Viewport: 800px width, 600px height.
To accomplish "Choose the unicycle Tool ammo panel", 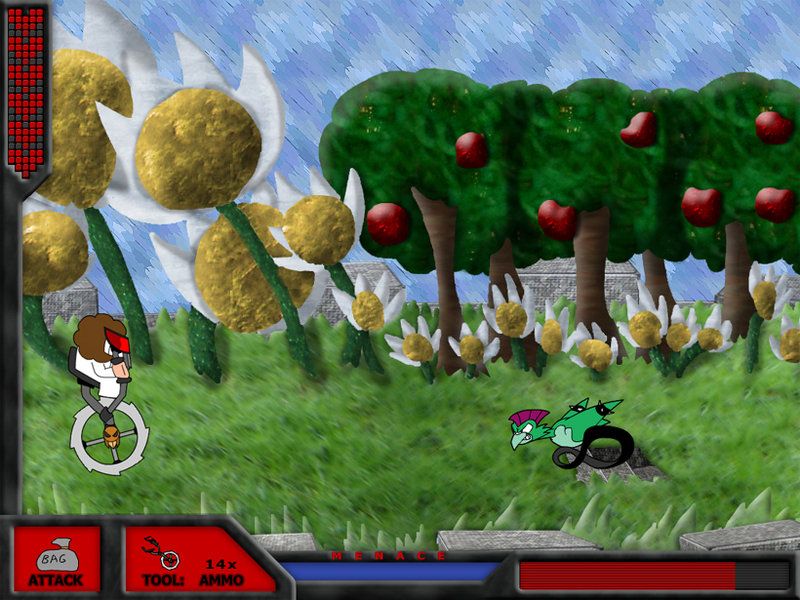I will tap(193, 559).
